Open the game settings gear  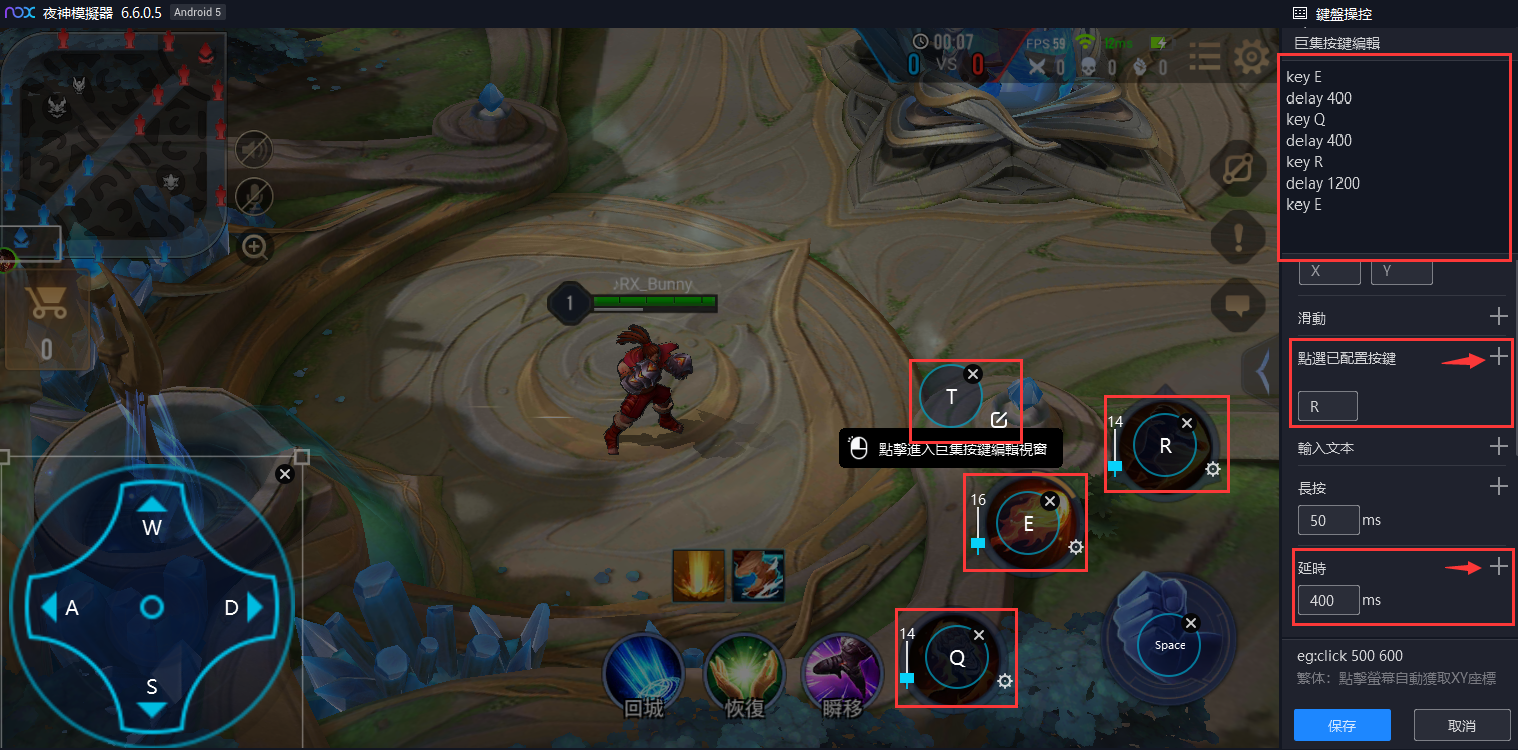(1251, 58)
